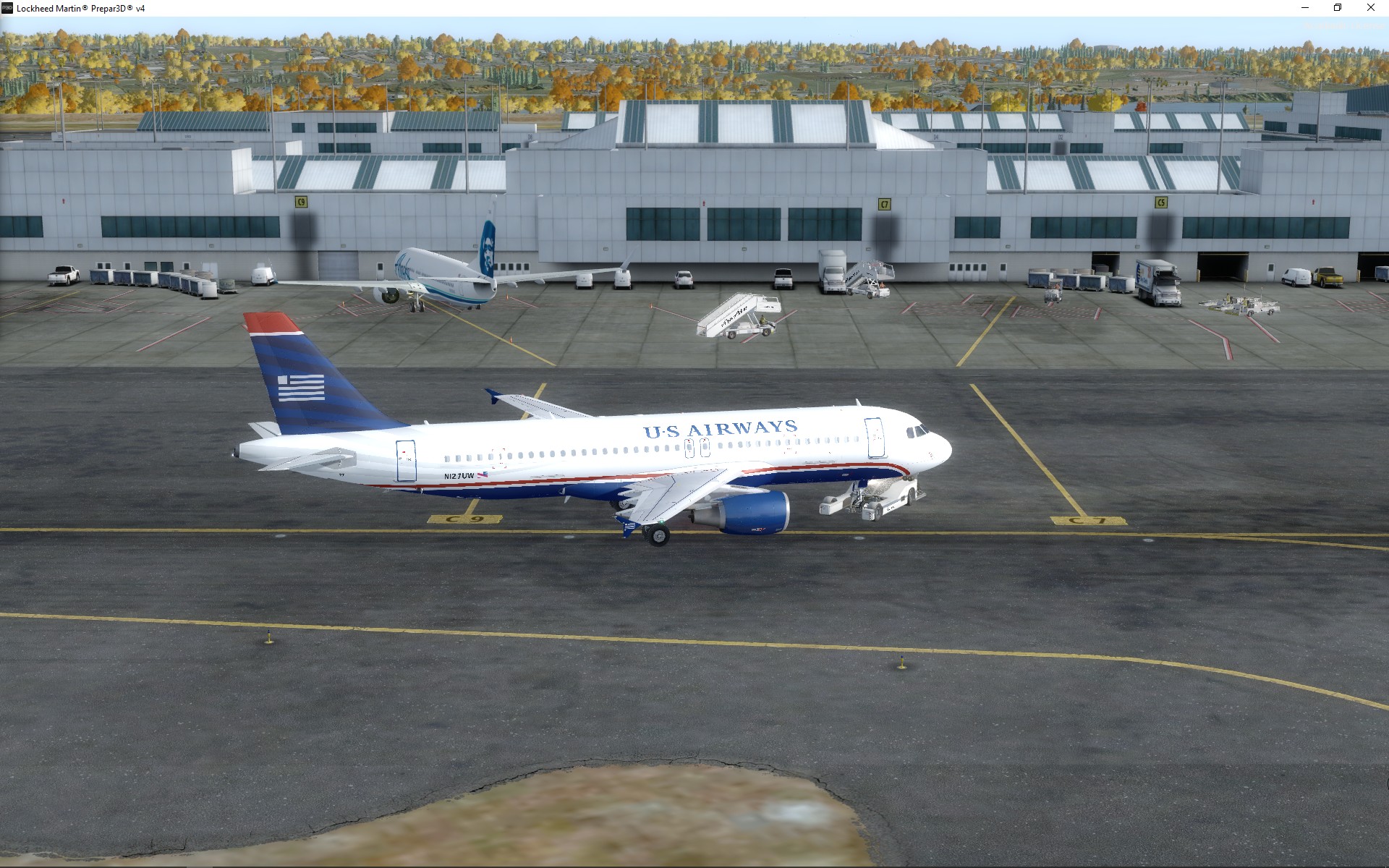Close the Prepar3D window
The image size is (1389, 868).
[1370, 8]
